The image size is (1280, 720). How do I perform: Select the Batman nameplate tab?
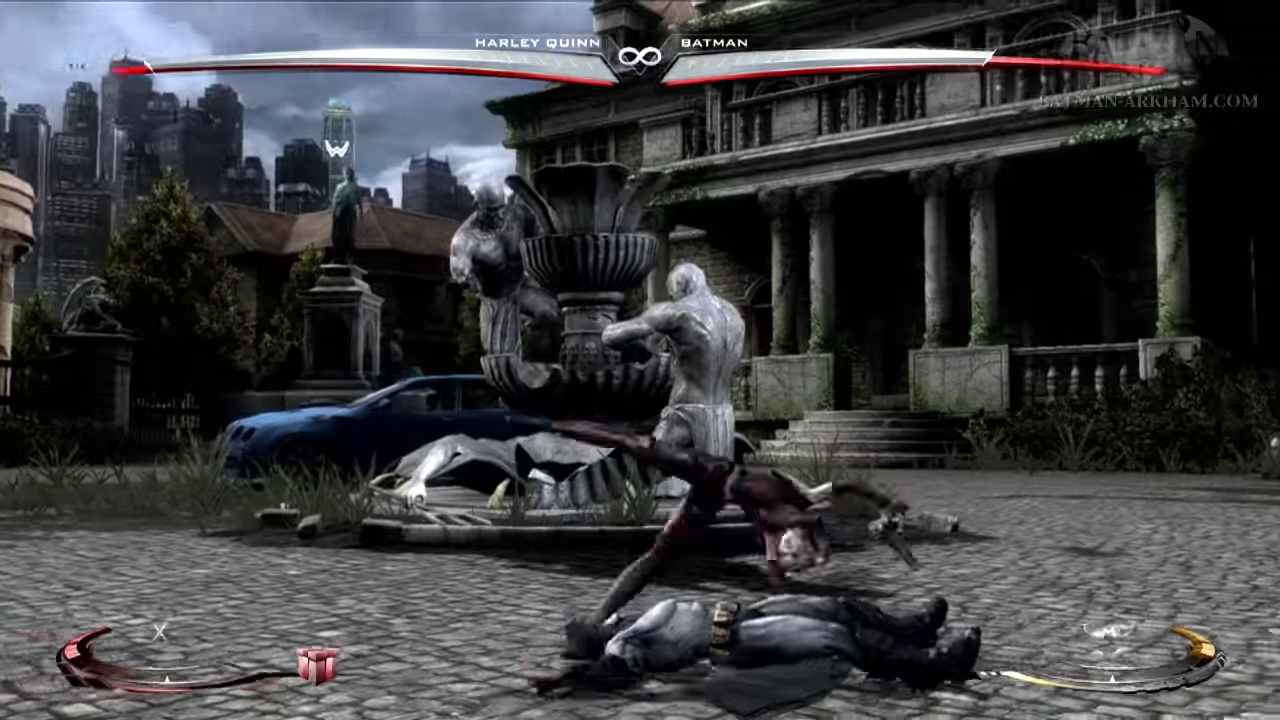coord(714,43)
